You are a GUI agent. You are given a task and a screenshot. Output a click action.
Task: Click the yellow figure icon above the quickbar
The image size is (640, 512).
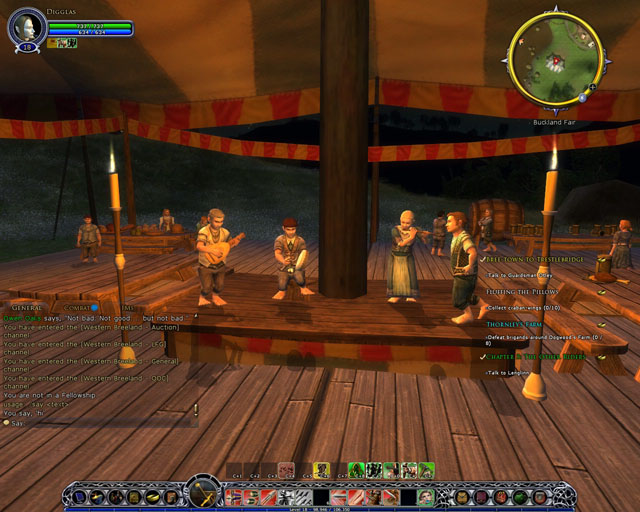coord(322,470)
